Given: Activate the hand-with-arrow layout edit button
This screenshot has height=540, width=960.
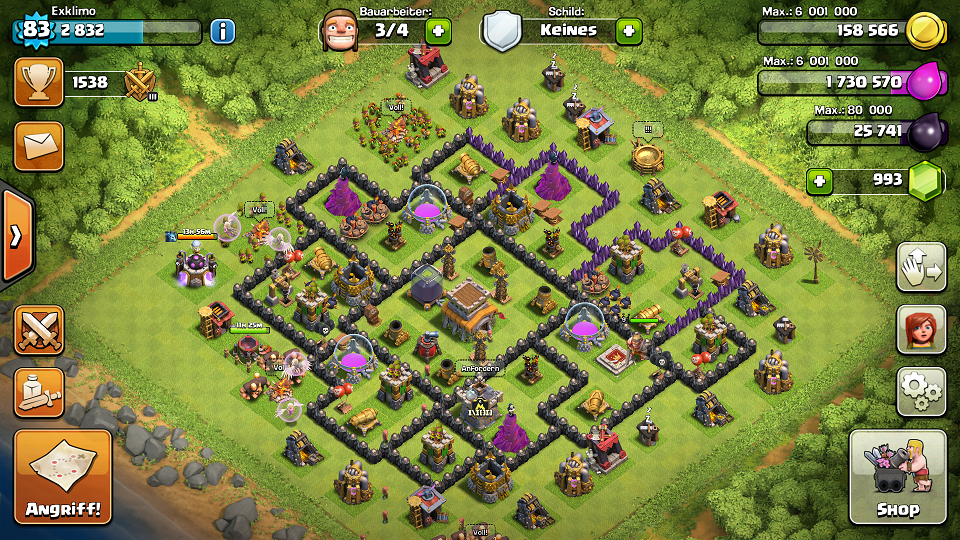Looking at the screenshot, I should click(x=921, y=267).
